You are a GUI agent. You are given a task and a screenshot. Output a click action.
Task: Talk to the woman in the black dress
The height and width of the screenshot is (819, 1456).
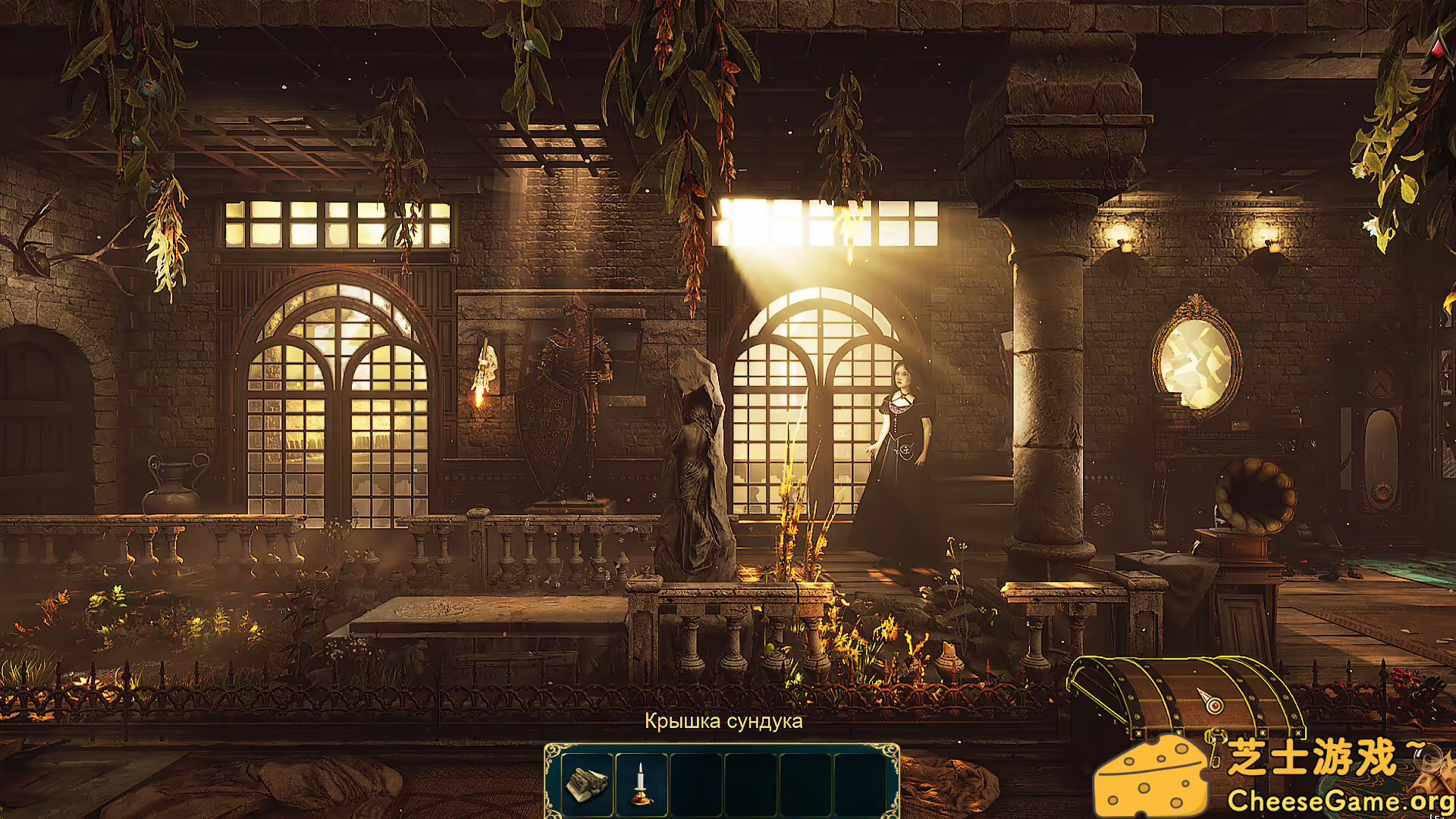click(902, 425)
